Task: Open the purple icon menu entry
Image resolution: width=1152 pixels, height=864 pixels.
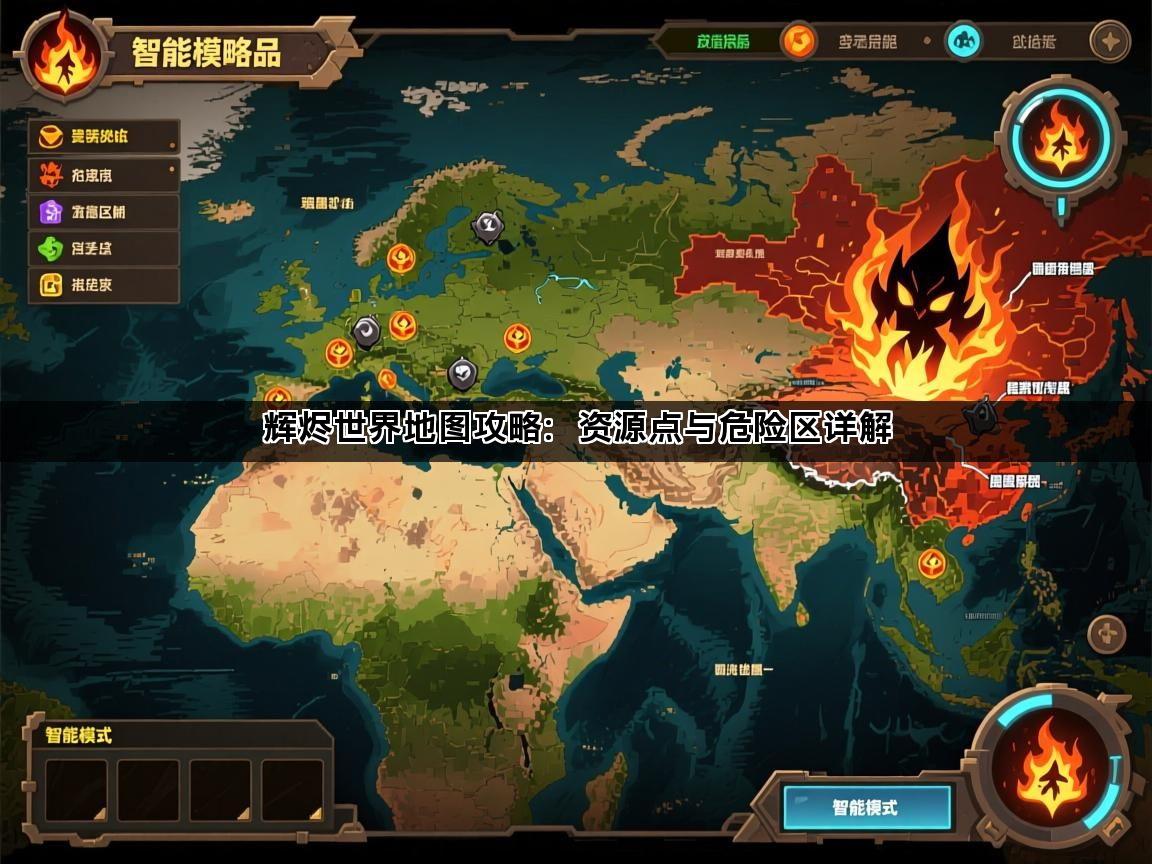Action: click(103, 212)
